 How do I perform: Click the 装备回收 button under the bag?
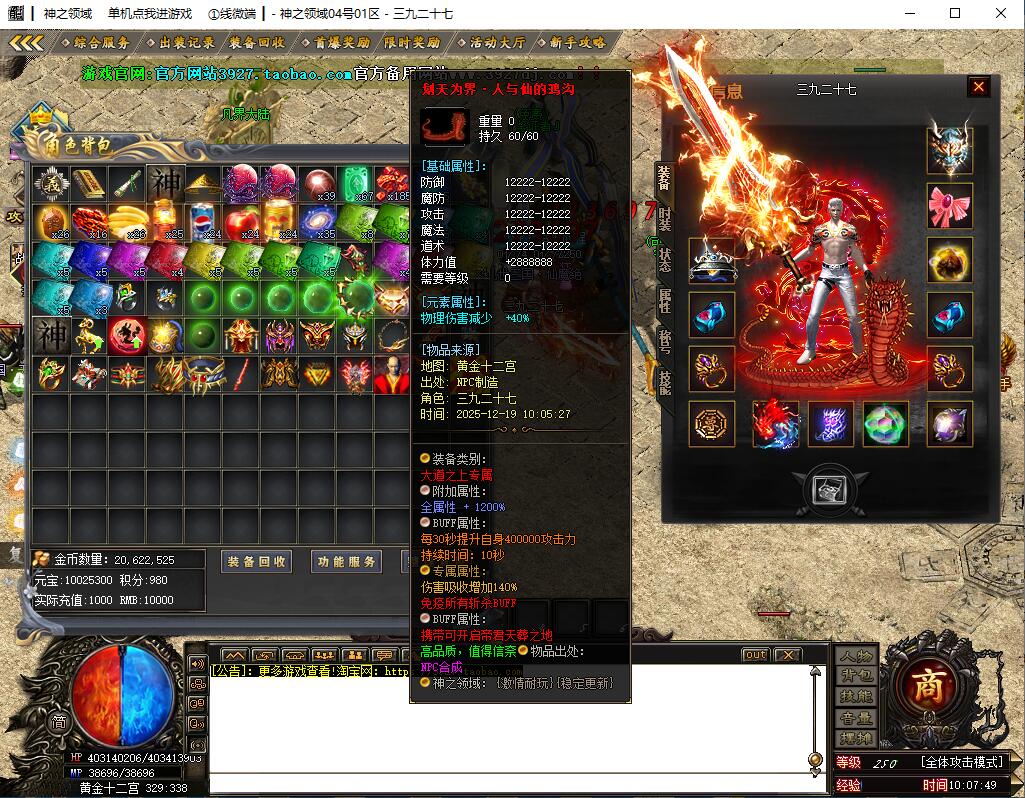click(x=257, y=562)
